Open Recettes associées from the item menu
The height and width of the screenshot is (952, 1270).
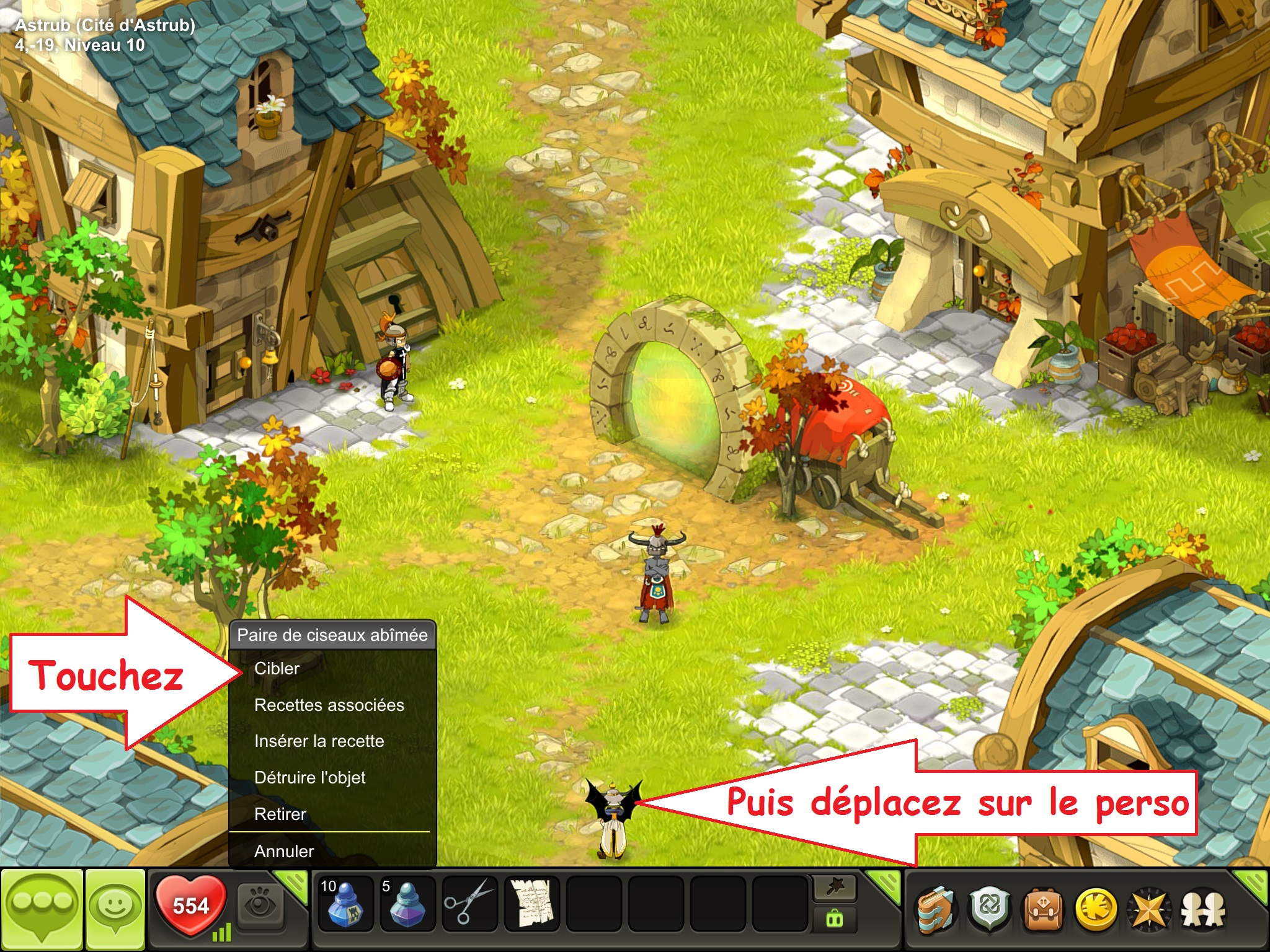tap(329, 705)
